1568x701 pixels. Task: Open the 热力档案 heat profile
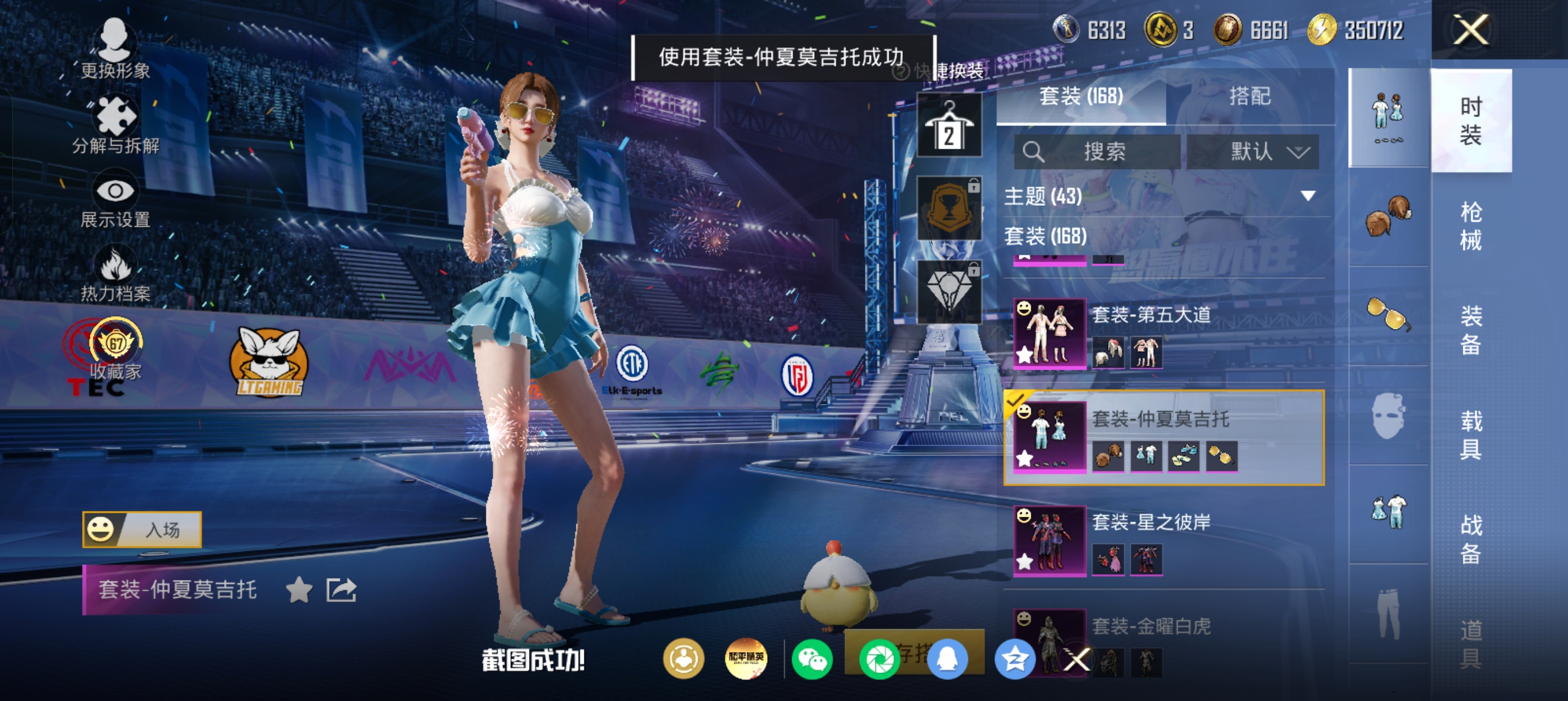tap(115, 275)
